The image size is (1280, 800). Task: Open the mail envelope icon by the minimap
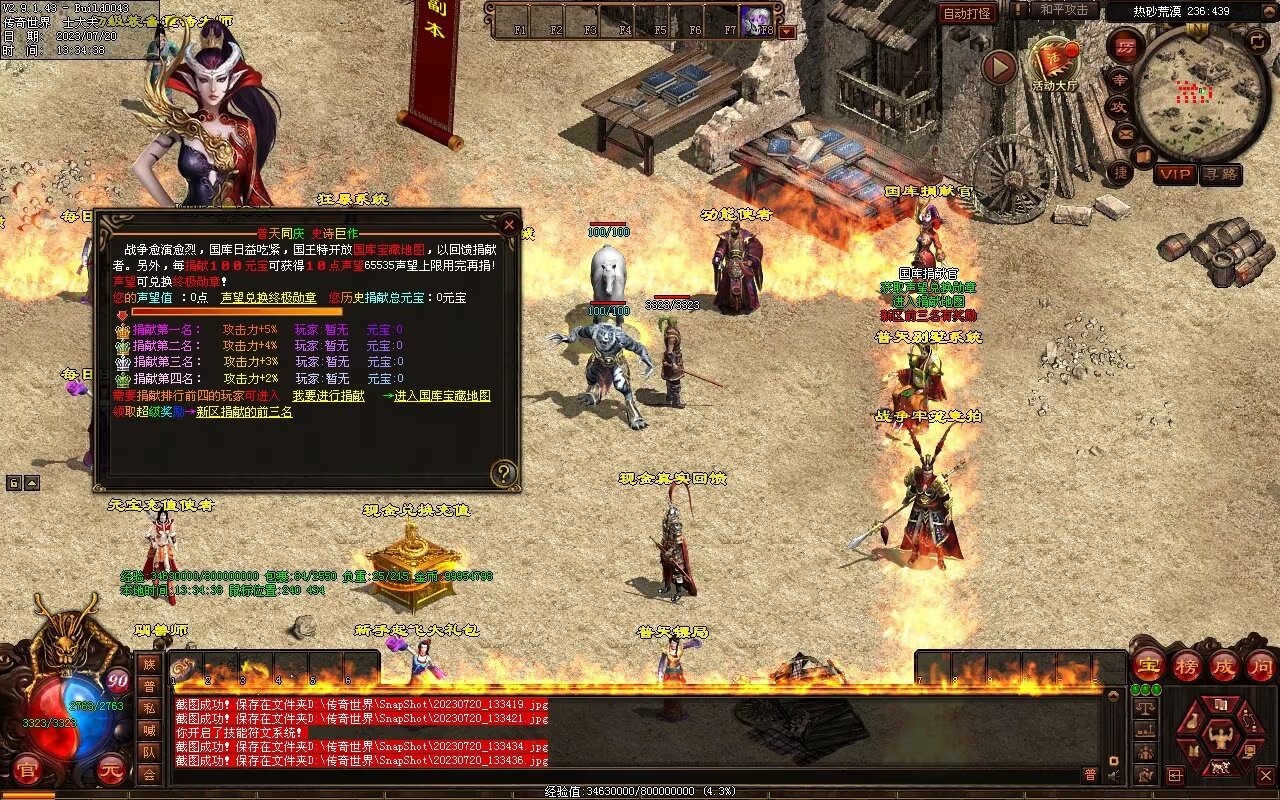tap(1125, 133)
